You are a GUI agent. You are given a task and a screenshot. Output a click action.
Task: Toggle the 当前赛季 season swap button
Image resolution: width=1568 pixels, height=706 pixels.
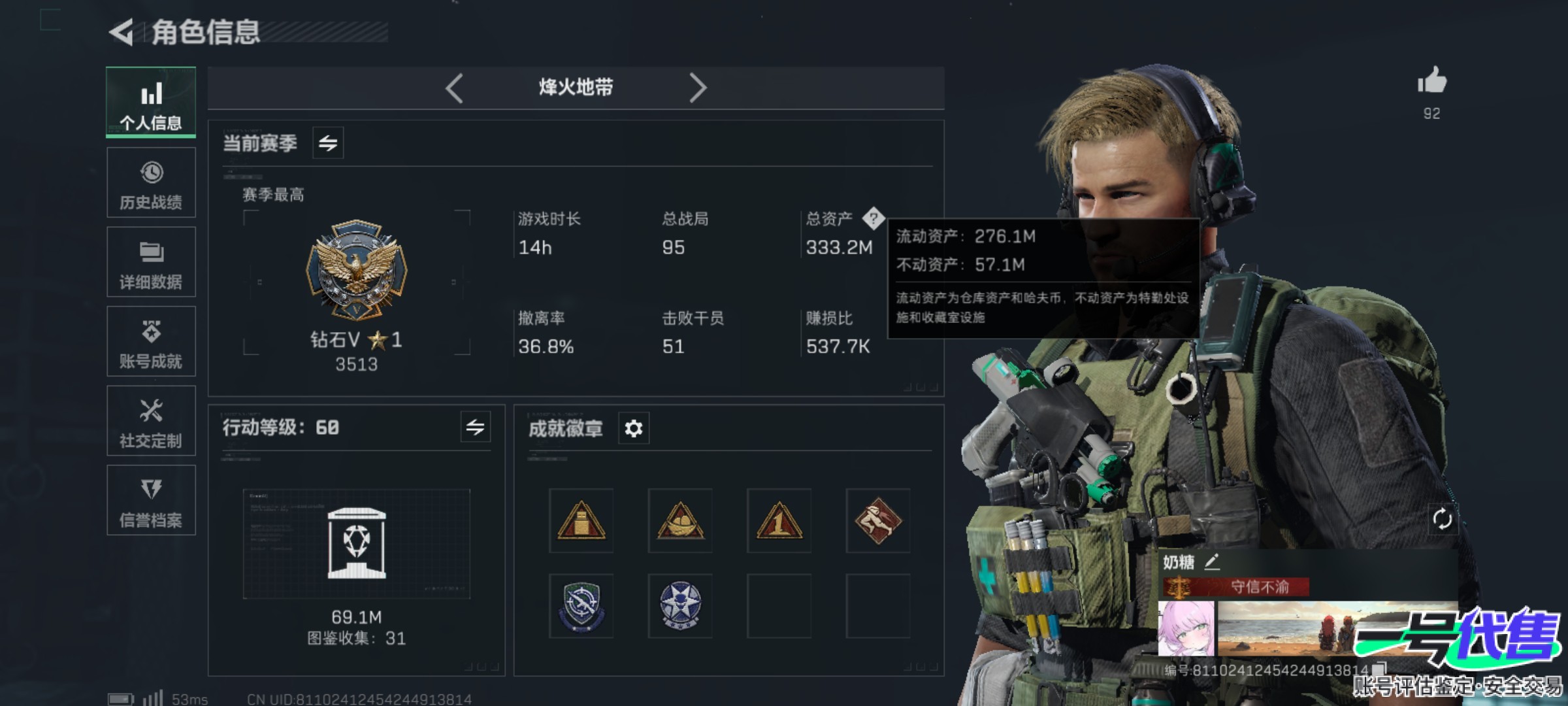328,143
